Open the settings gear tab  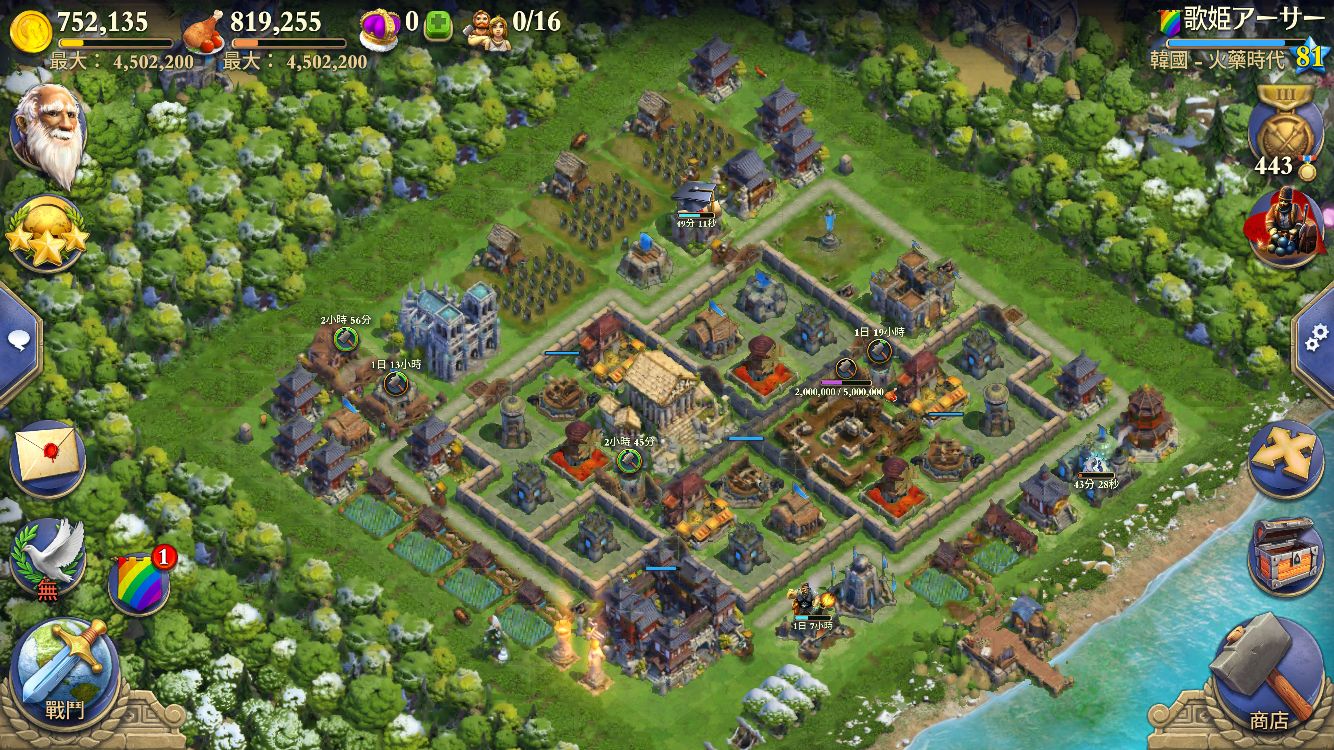[1316, 340]
